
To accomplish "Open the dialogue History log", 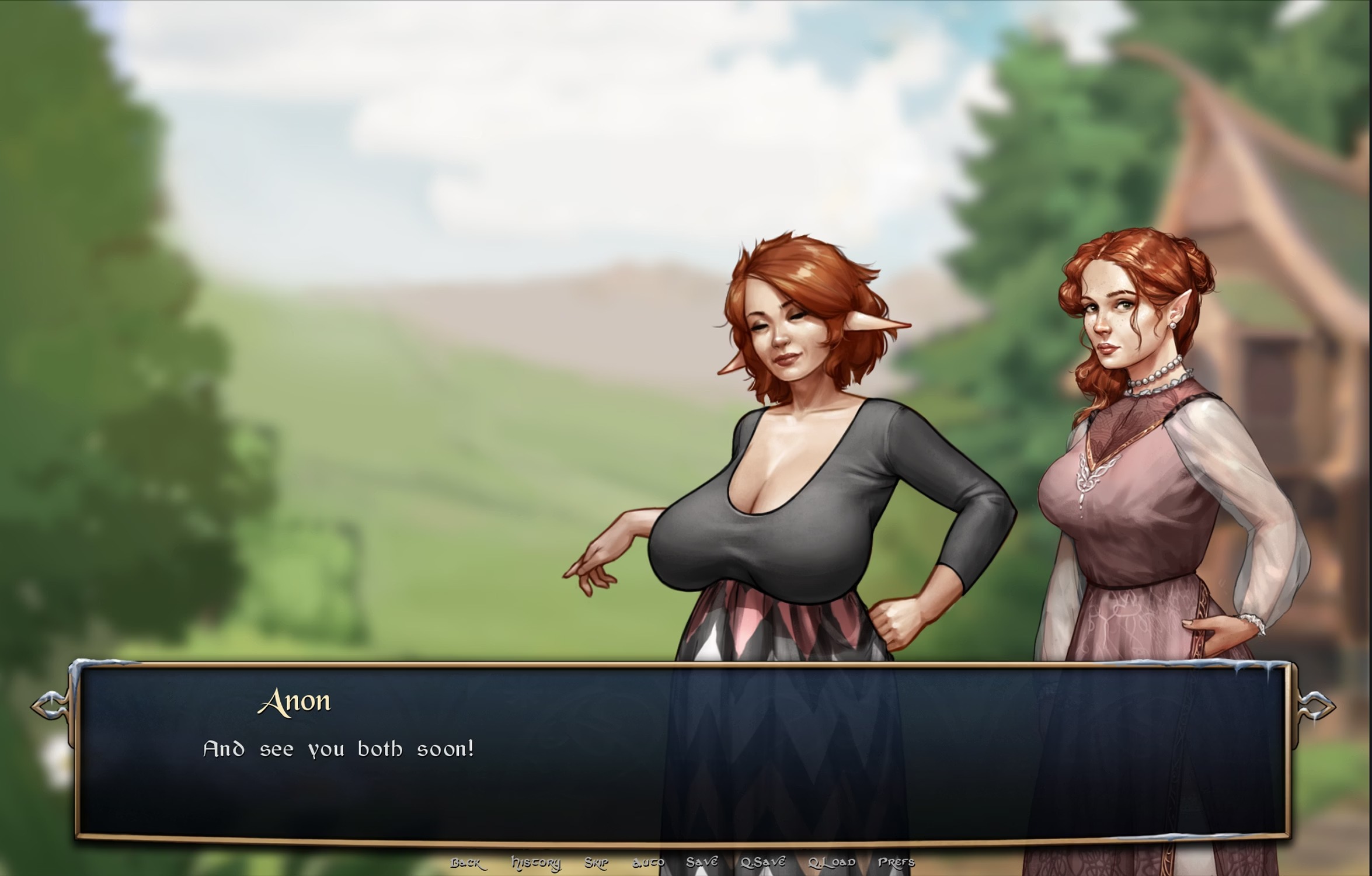I will (535, 863).
